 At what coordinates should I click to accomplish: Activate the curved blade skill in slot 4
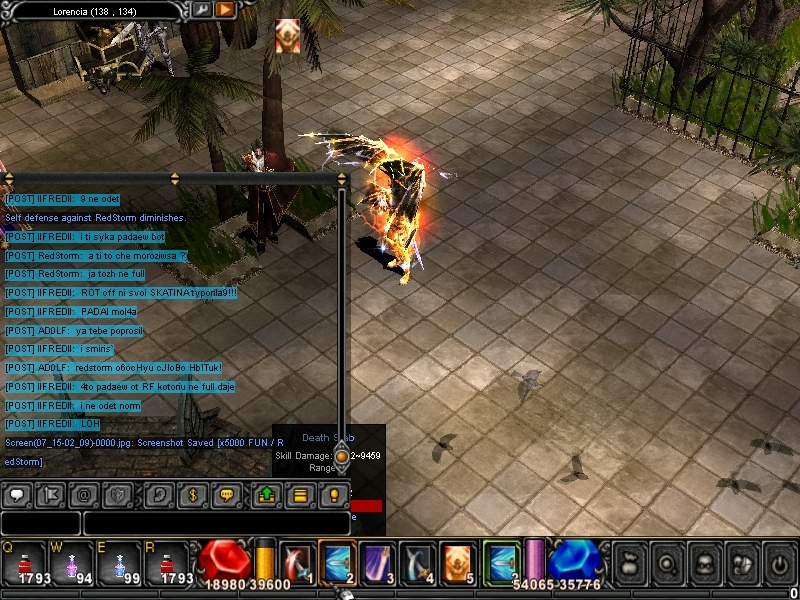[417, 562]
